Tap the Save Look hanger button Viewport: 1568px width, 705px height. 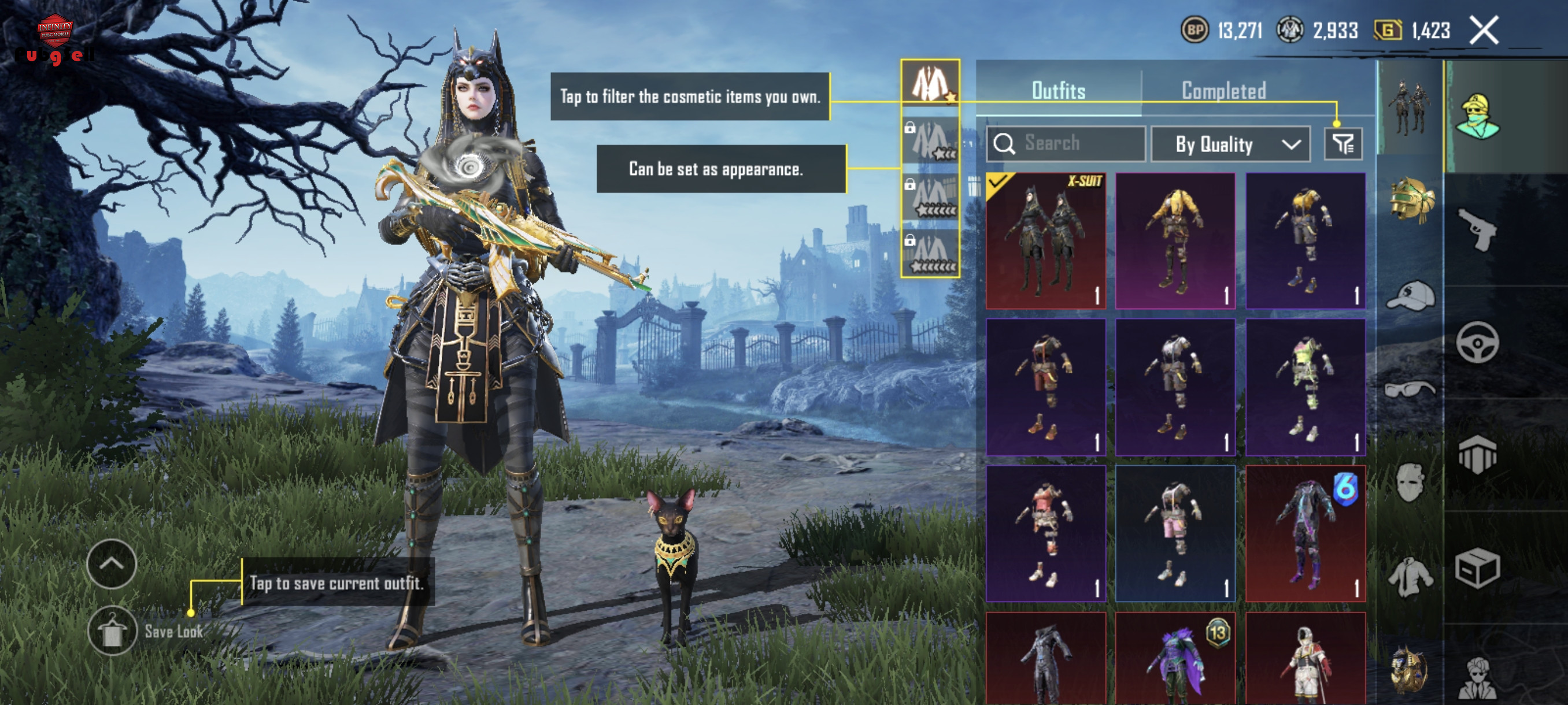click(112, 631)
